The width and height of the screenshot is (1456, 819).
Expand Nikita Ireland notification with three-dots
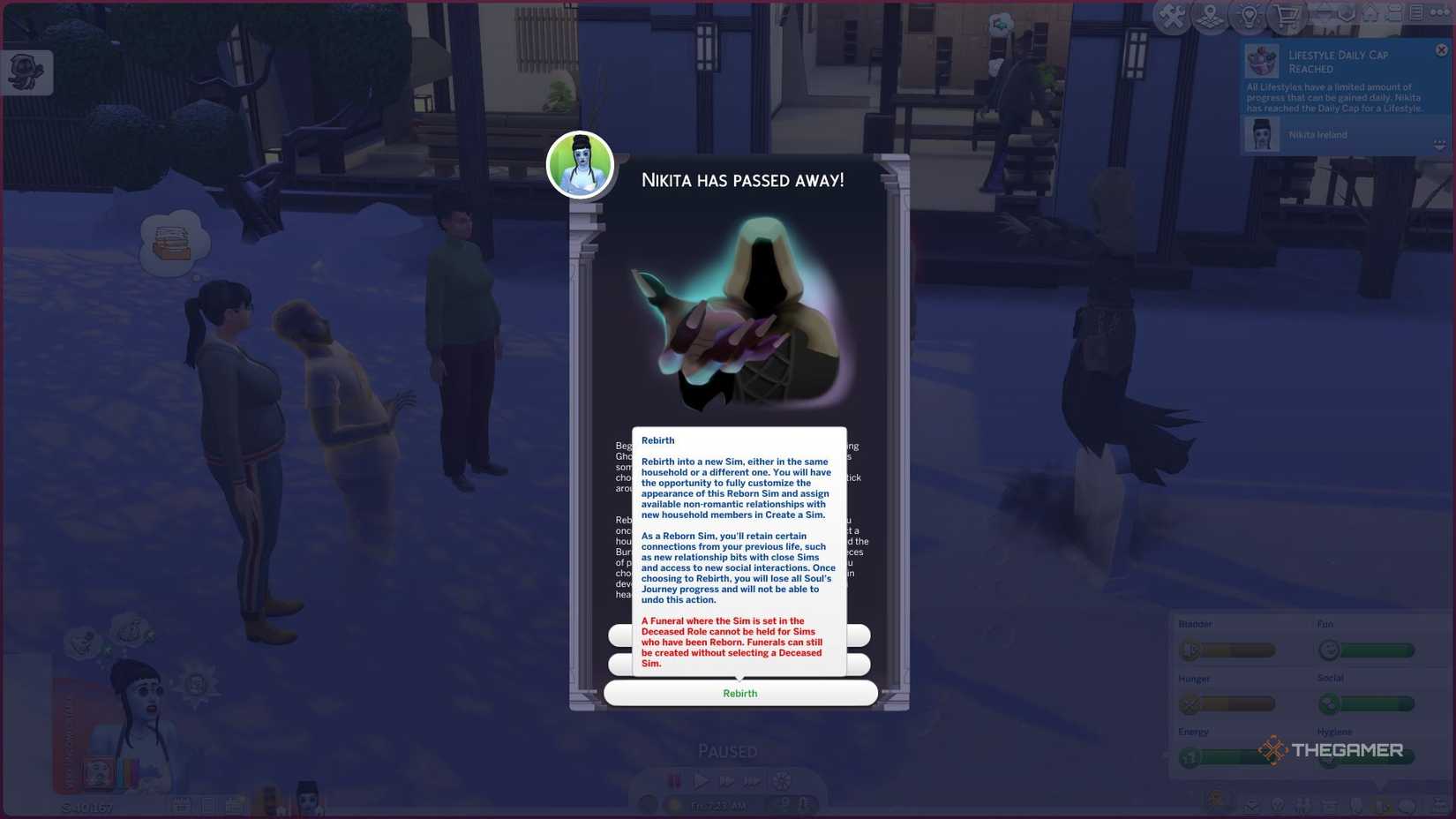pos(1441,143)
